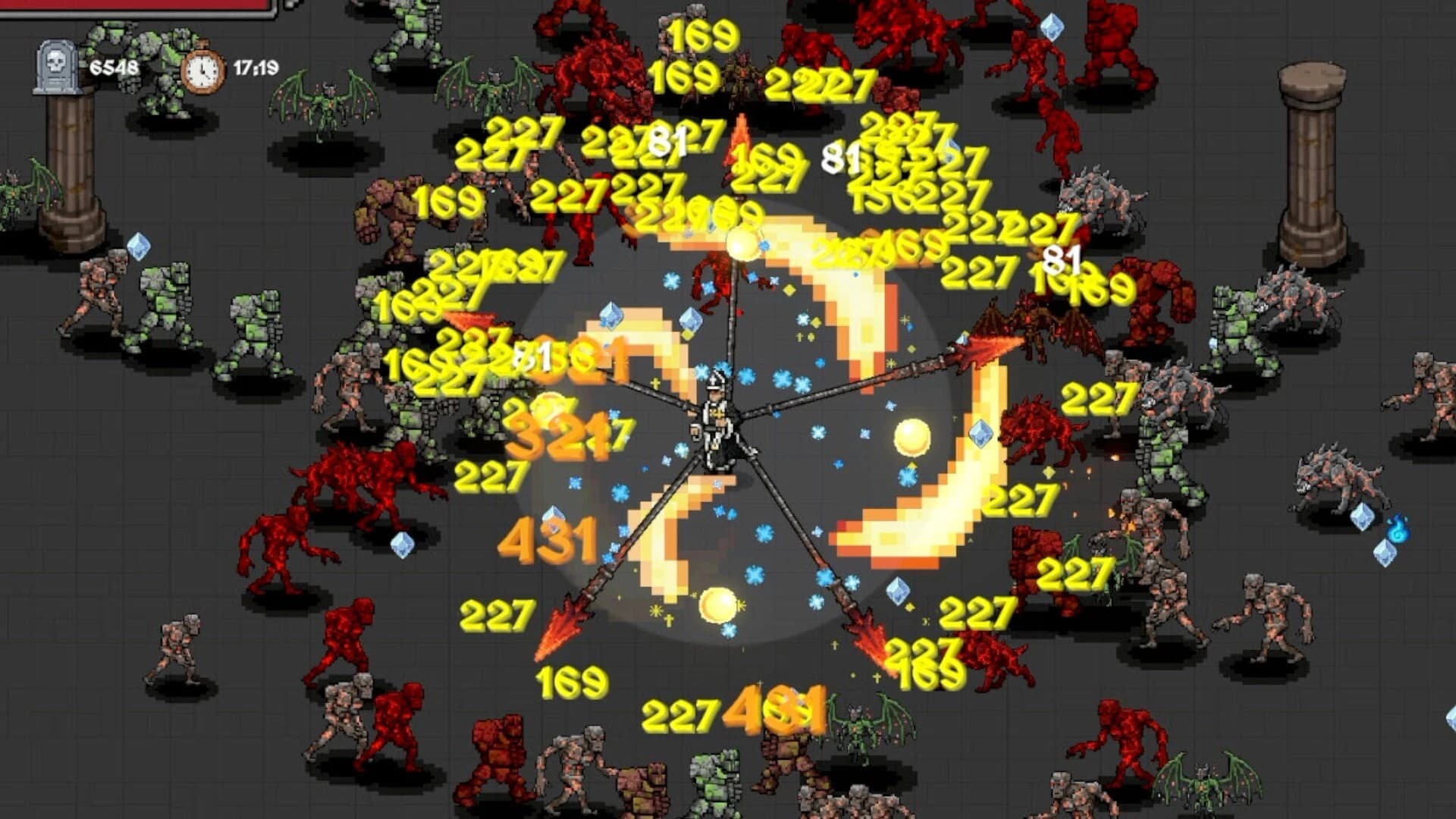Viewport: 1456px width, 819px height.
Task: Click the yellow fireball orb above the player
Action: [x=742, y=243]
